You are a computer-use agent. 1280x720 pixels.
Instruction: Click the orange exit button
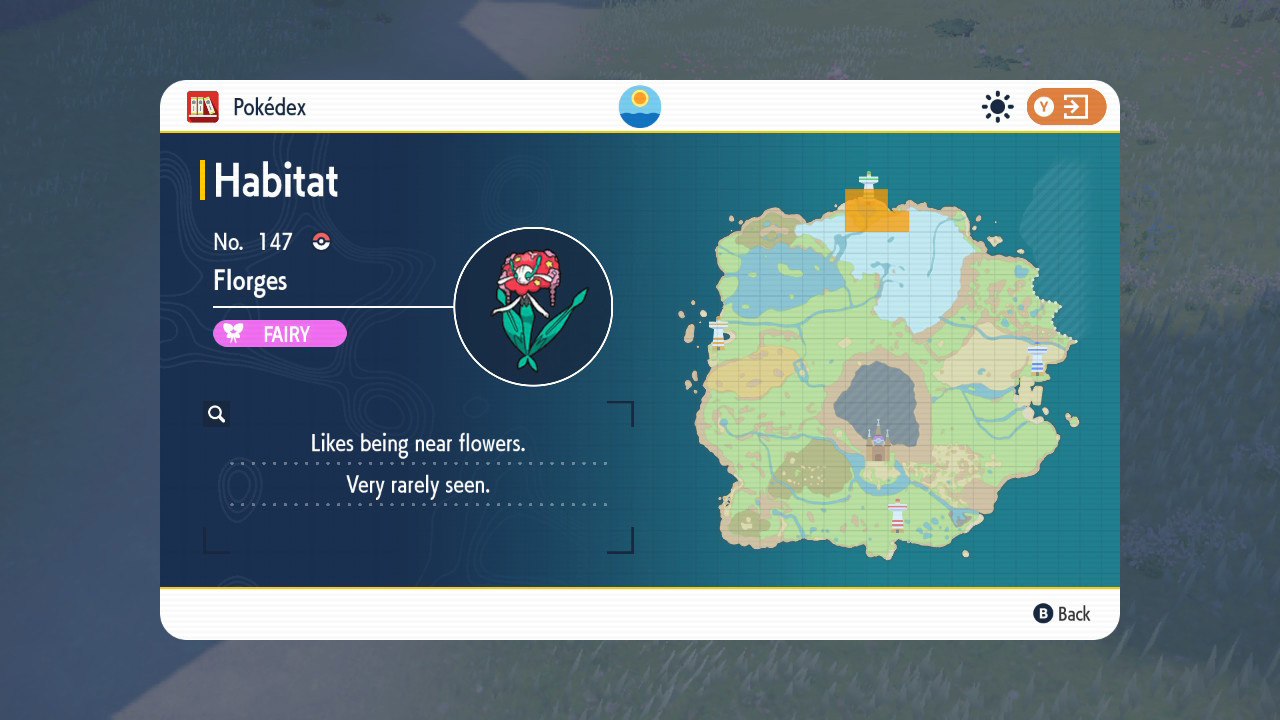1066,107
